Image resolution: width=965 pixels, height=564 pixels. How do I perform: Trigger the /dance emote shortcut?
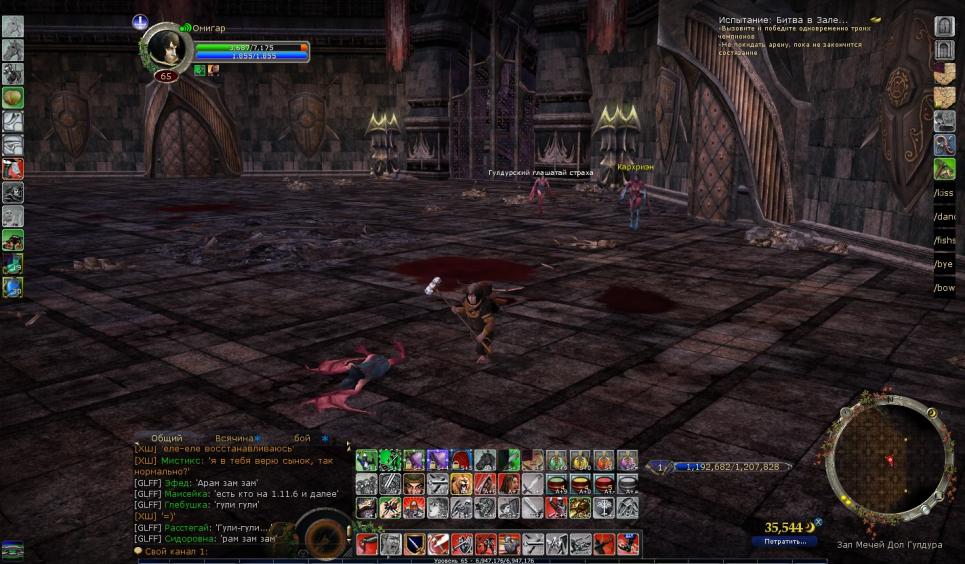[944, 216]
